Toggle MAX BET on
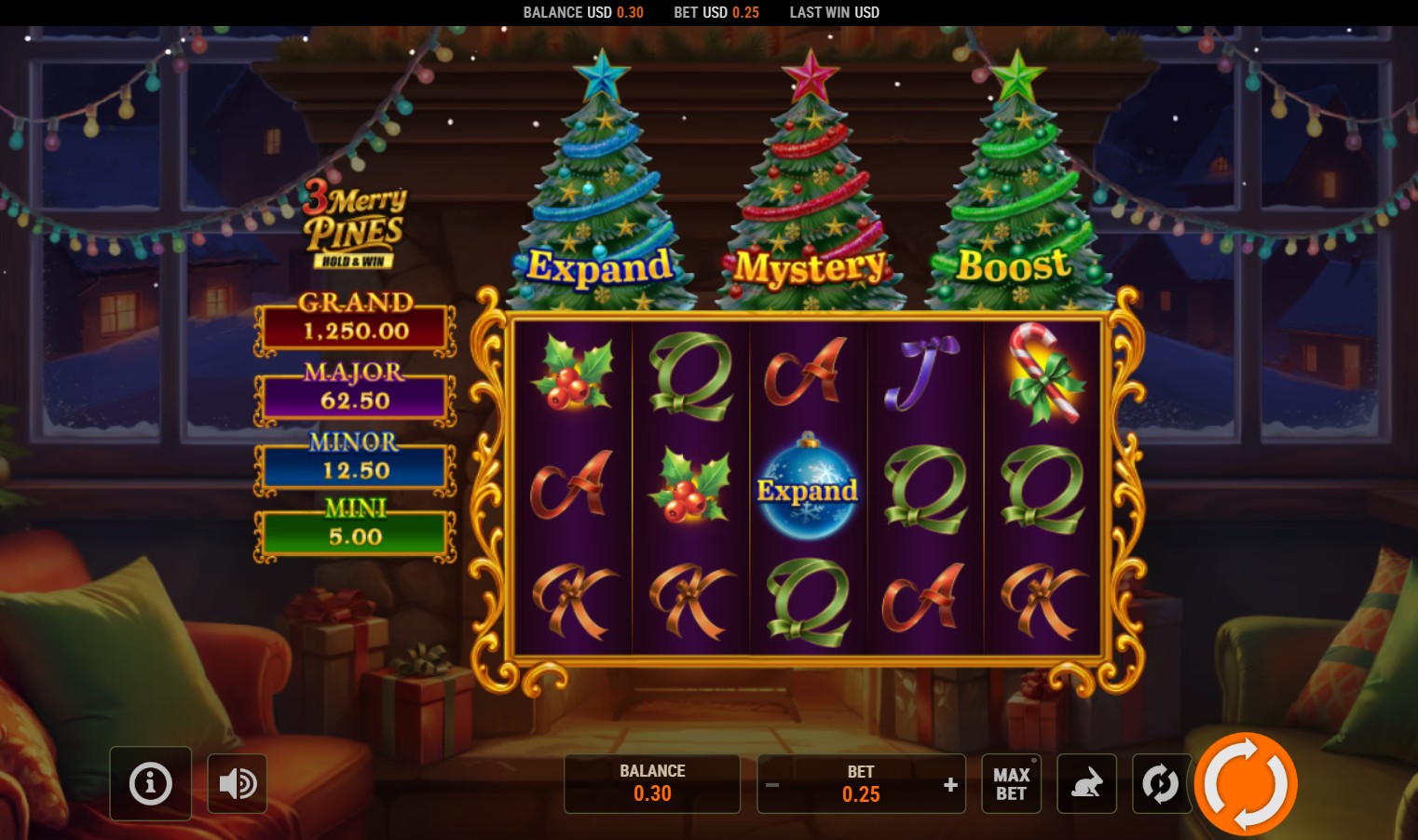 point(1011,783)
